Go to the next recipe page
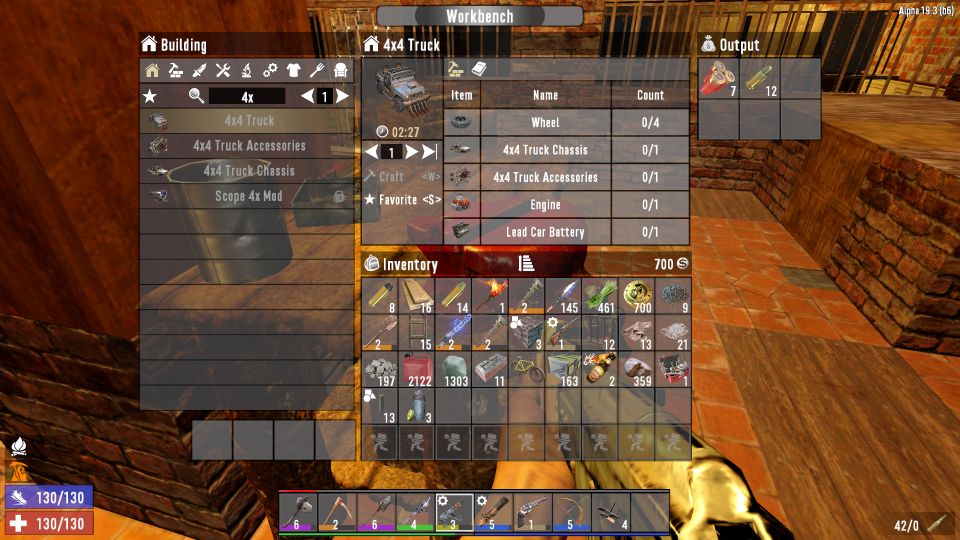960x540 pixels. pos(343,97)
